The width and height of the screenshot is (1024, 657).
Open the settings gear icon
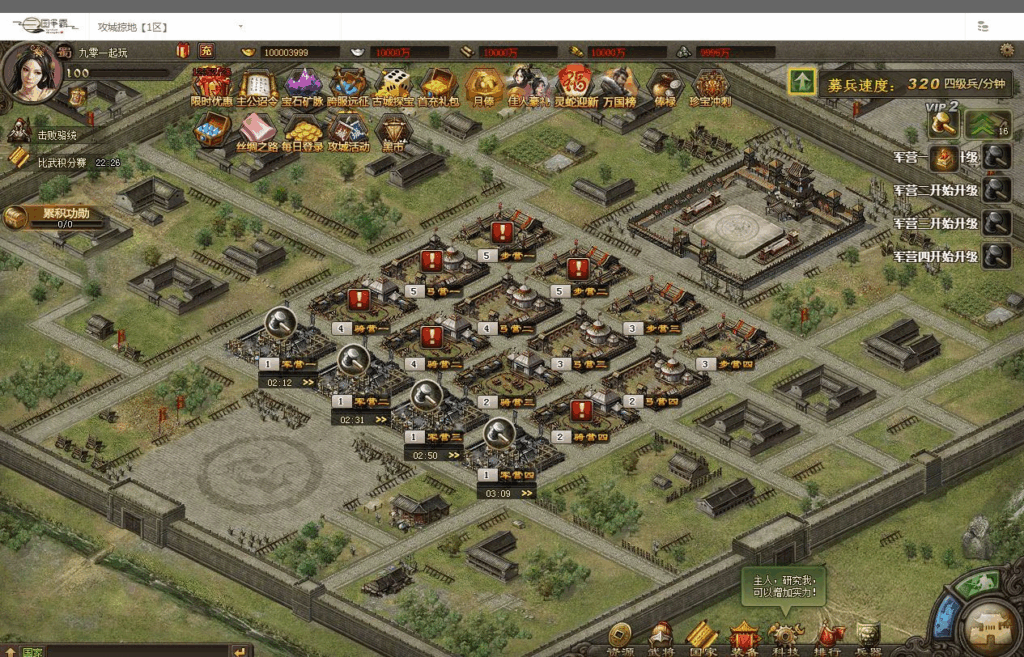(1007, 50)
